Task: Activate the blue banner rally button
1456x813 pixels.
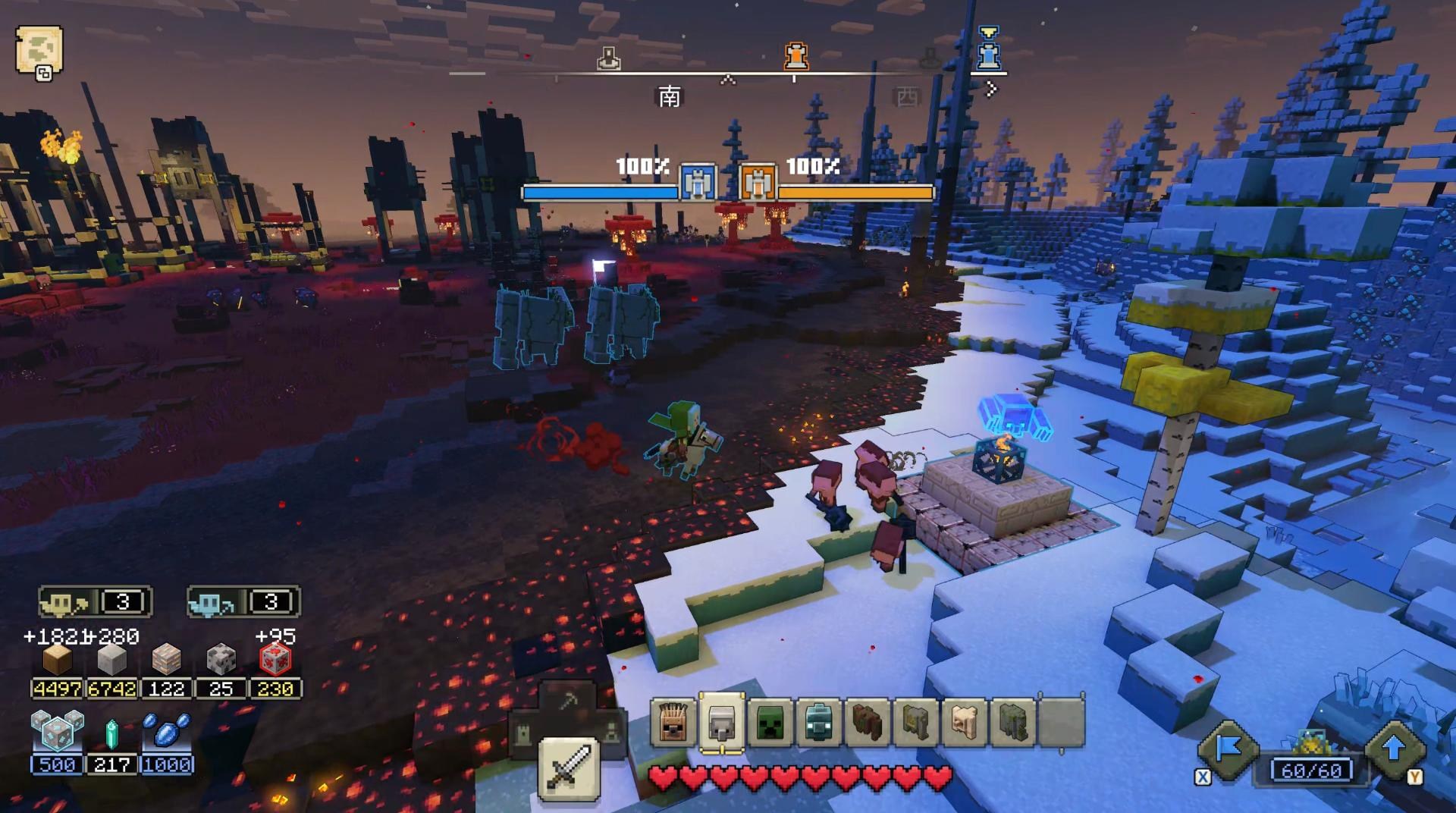Action: coord(1228,750)
